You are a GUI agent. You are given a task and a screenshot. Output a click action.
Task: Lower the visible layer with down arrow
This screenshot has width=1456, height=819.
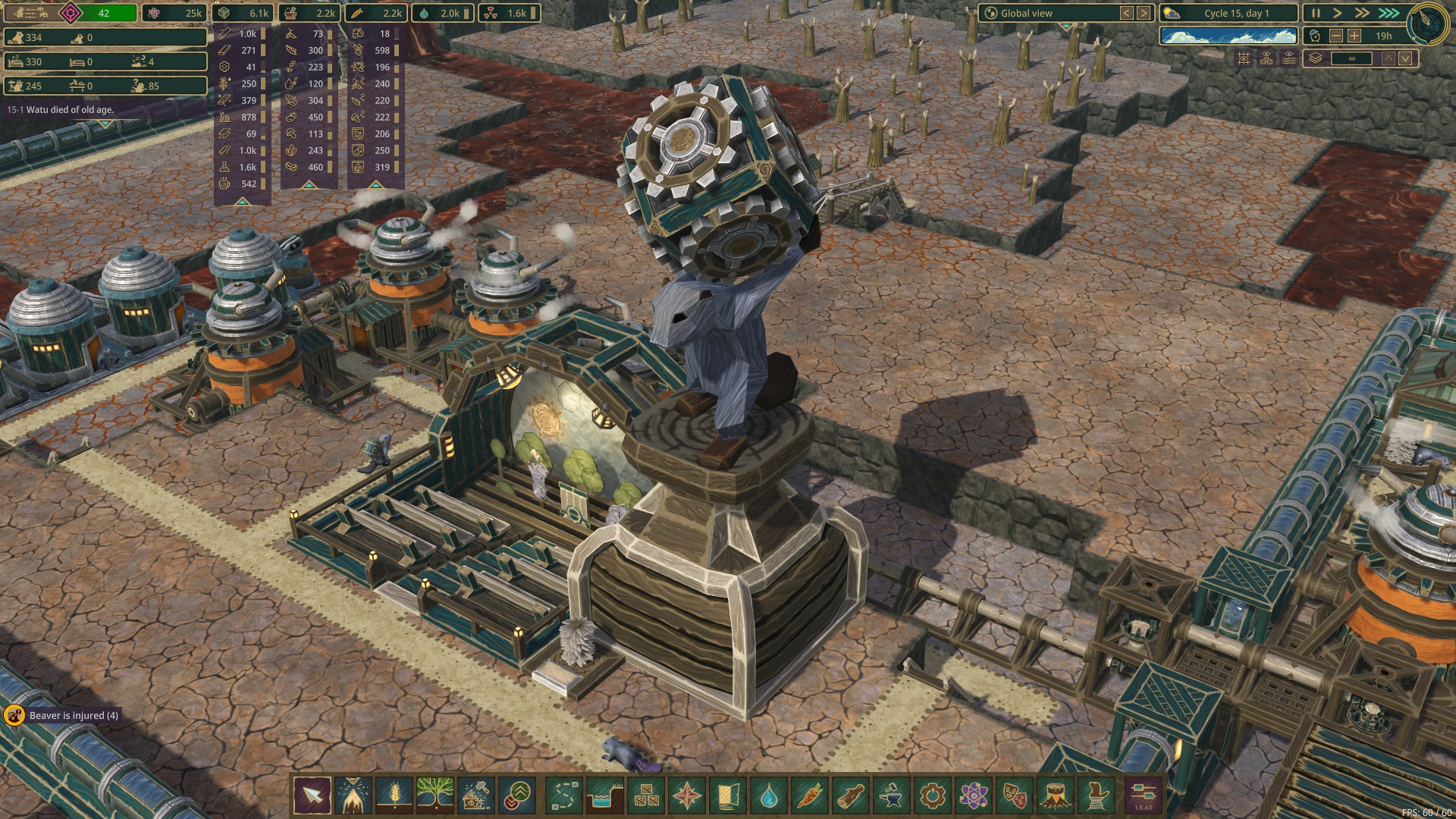click(x=1406, y=58)
